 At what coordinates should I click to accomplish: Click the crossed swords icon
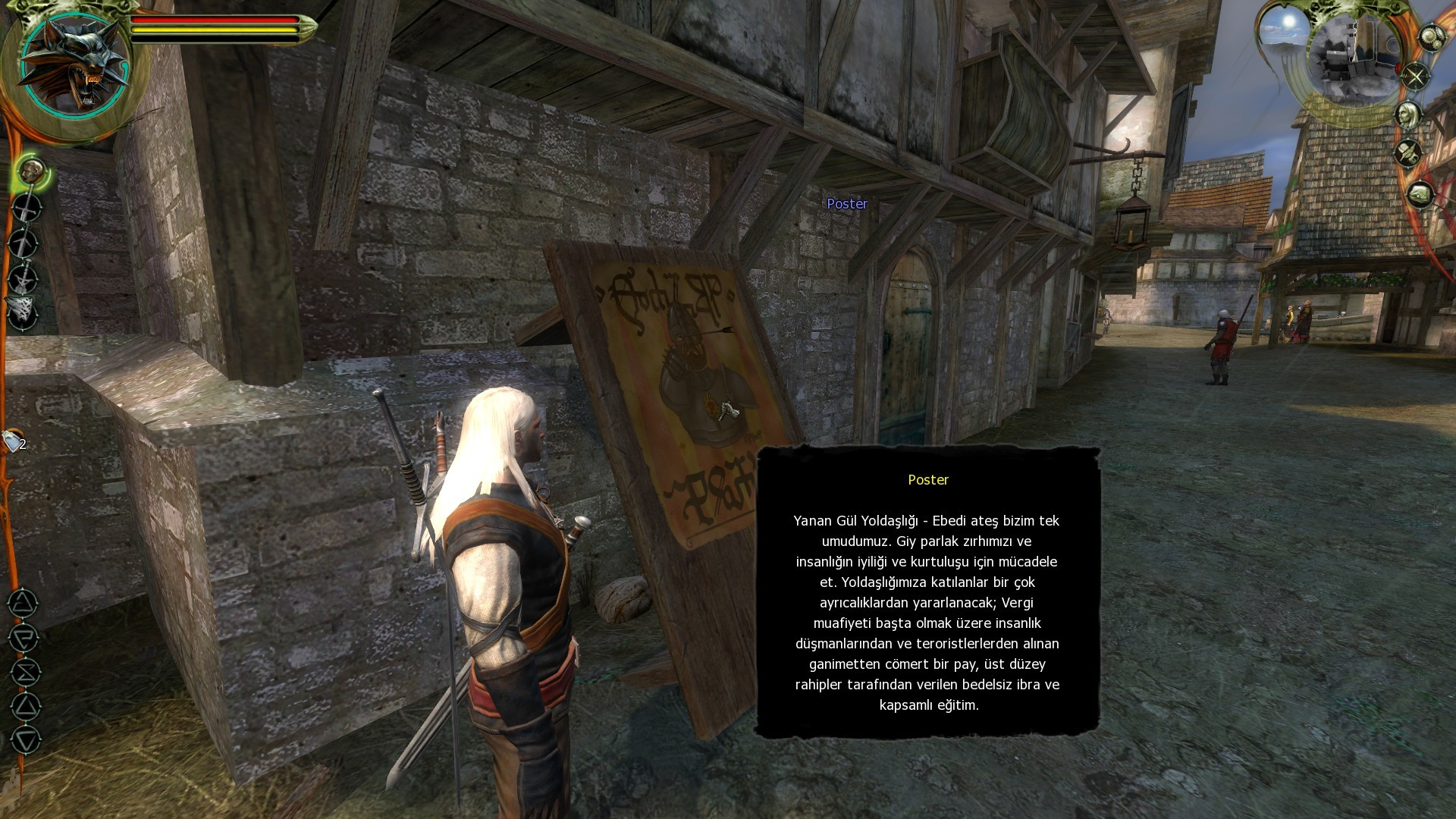1415,76
